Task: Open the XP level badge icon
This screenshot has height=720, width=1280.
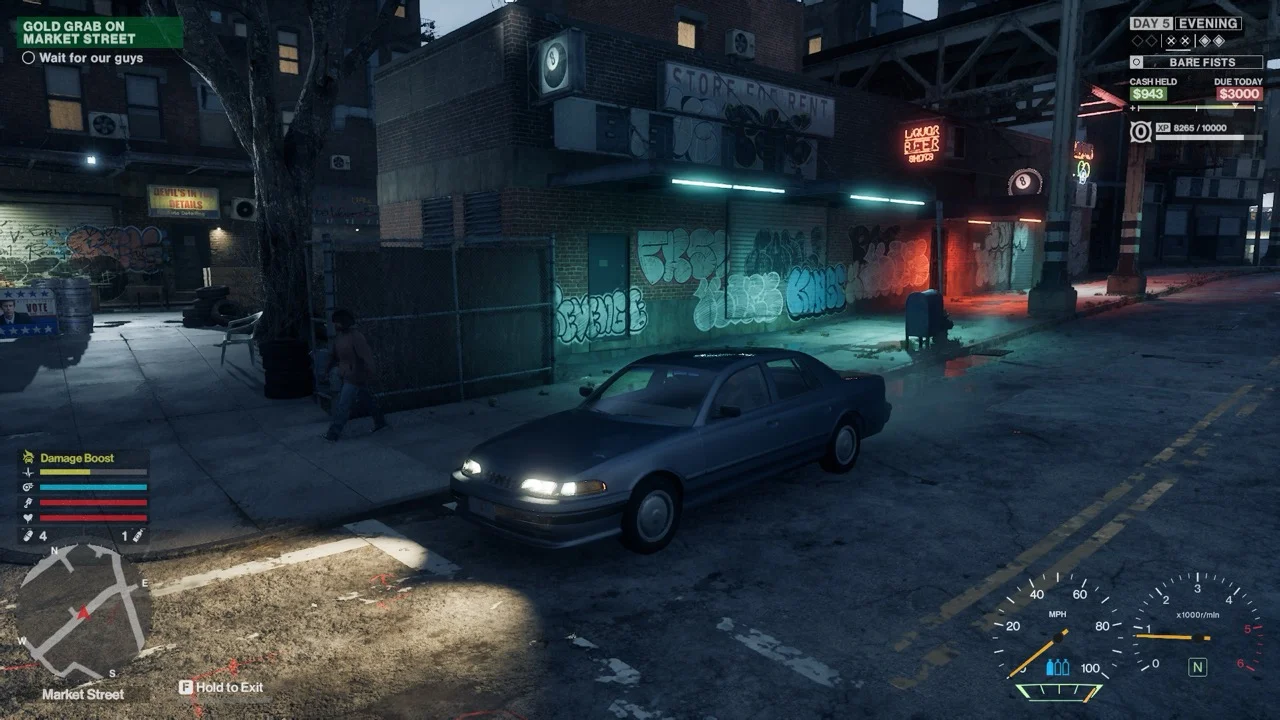Action: [x=1140, y=131]
